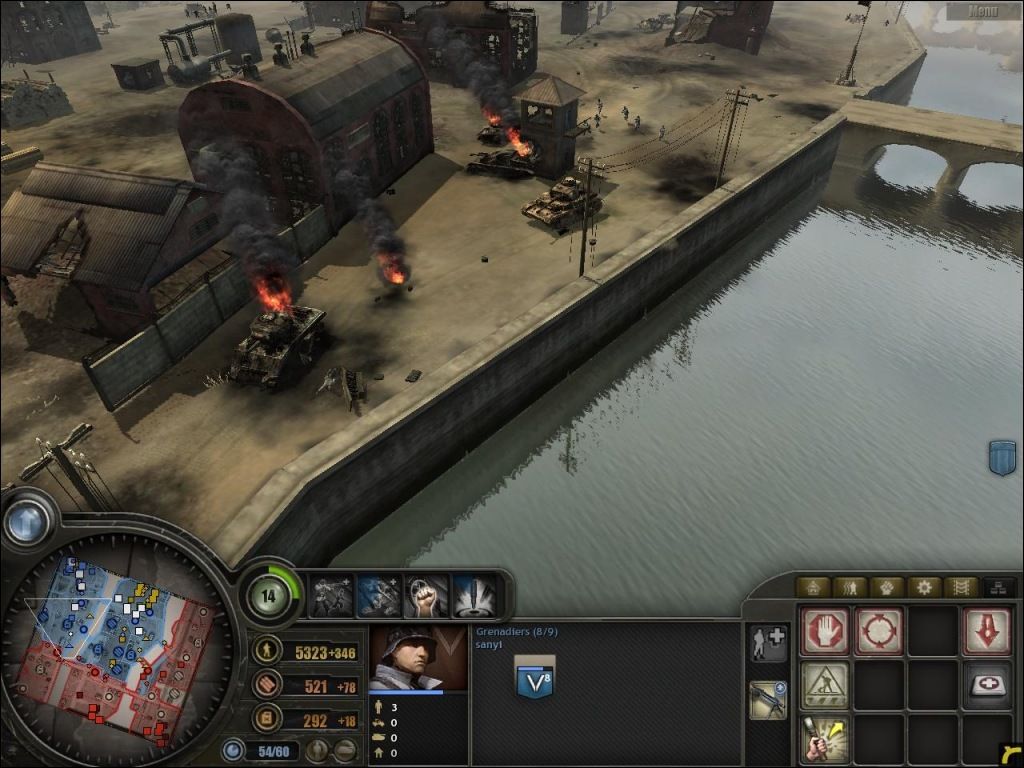Screen dimensions: 1024x768
Task: Click the up-arrow button above the minimap
Action: [x=27, y=521]
